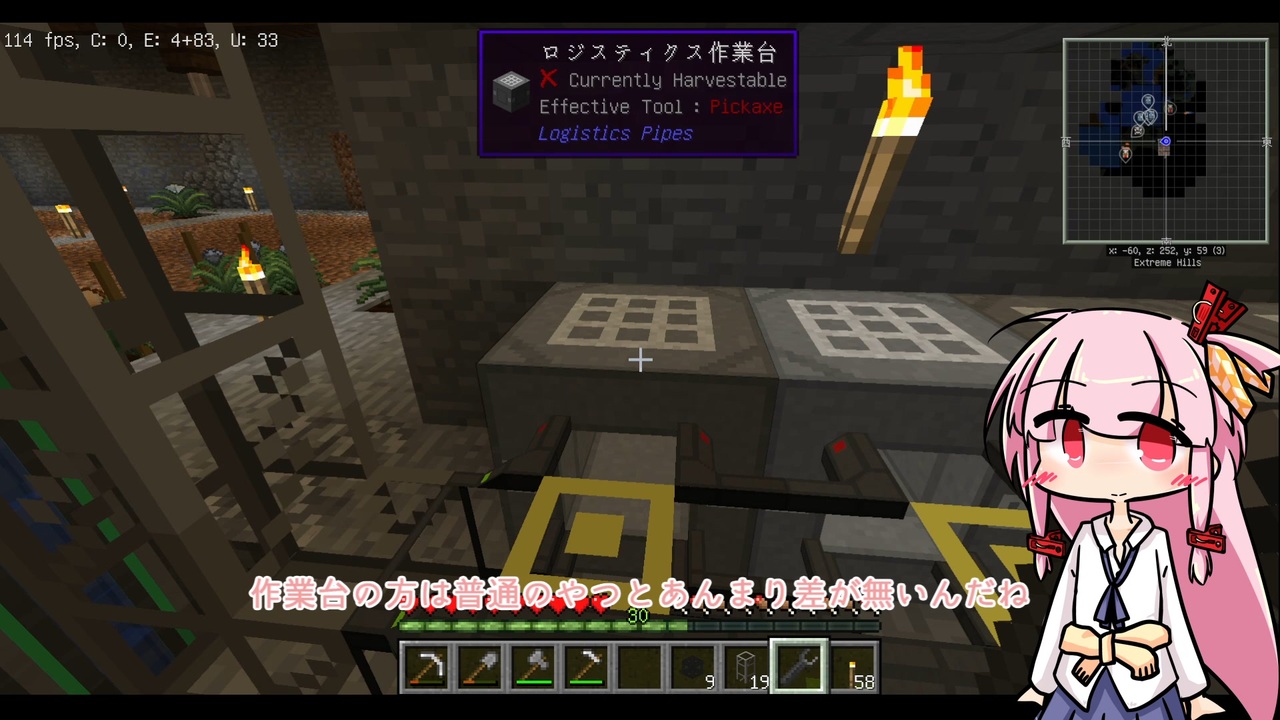The width and height of the screenshot is (1280, 720).
Task: Open the north direction marker on the minimap
Action: pyautogui.click(x=1165, y=43)
